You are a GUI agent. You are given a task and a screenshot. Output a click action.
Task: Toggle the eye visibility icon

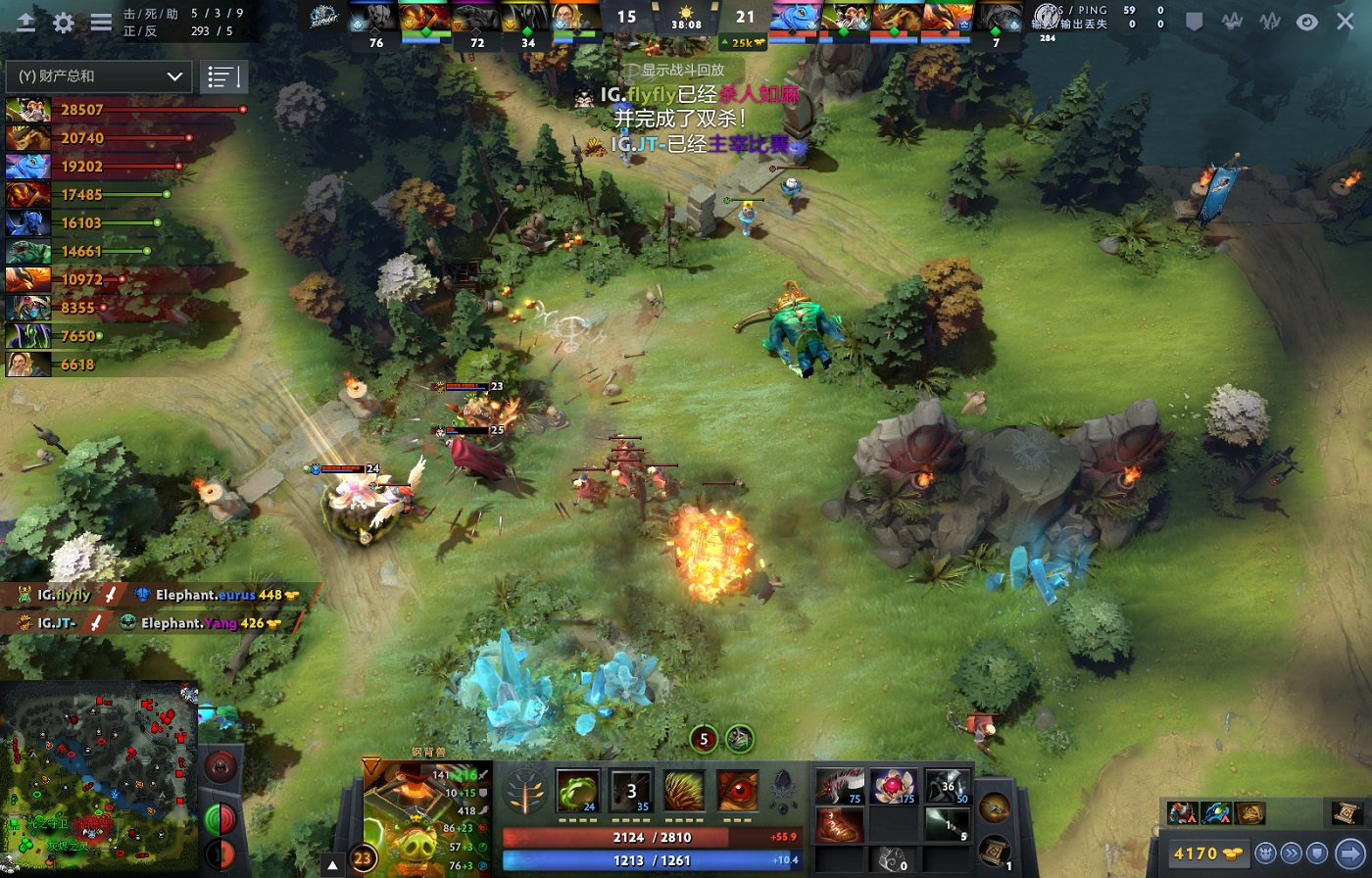click(1306, 22)
